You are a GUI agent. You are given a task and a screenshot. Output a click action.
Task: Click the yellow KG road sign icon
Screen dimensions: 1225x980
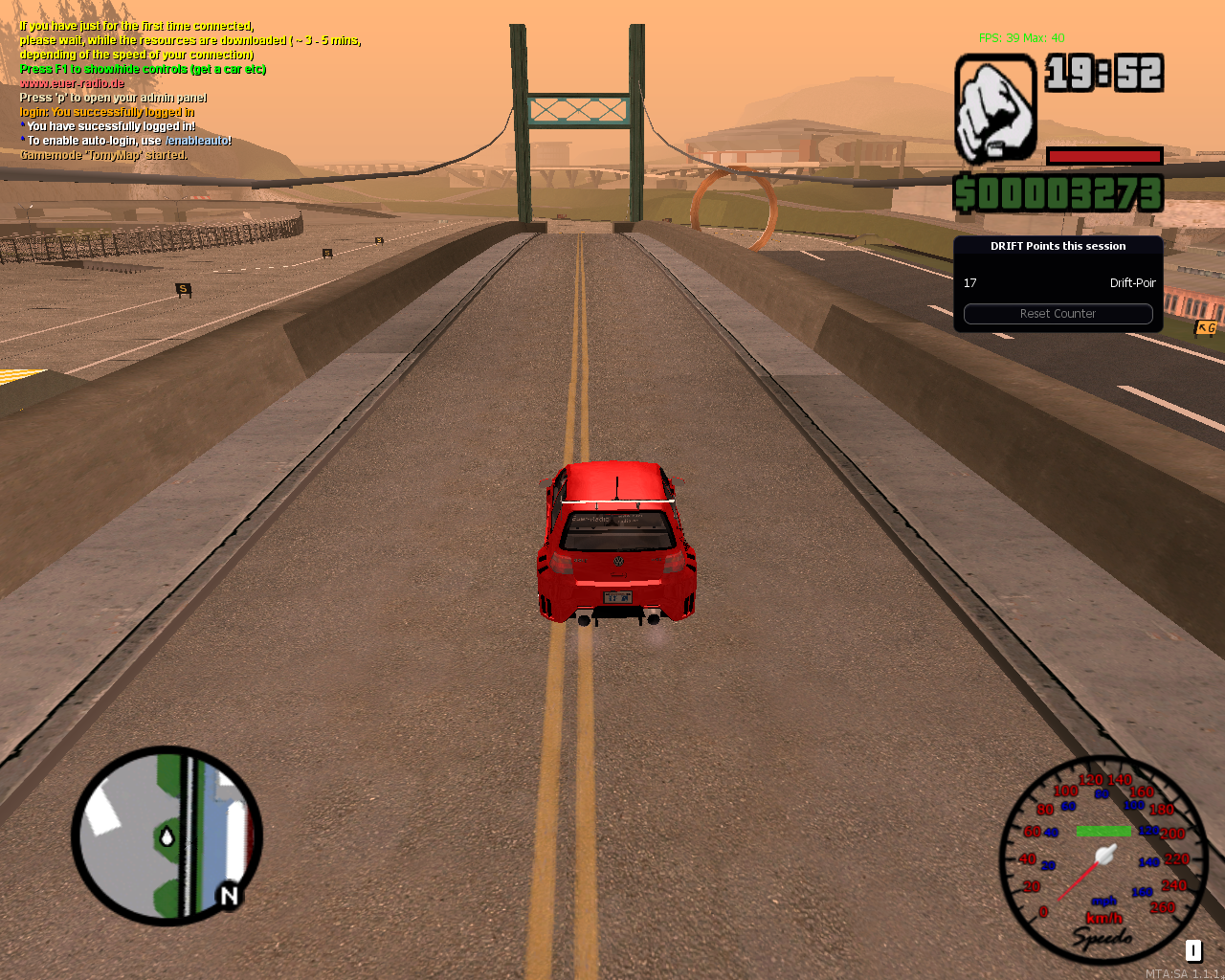1207,328
